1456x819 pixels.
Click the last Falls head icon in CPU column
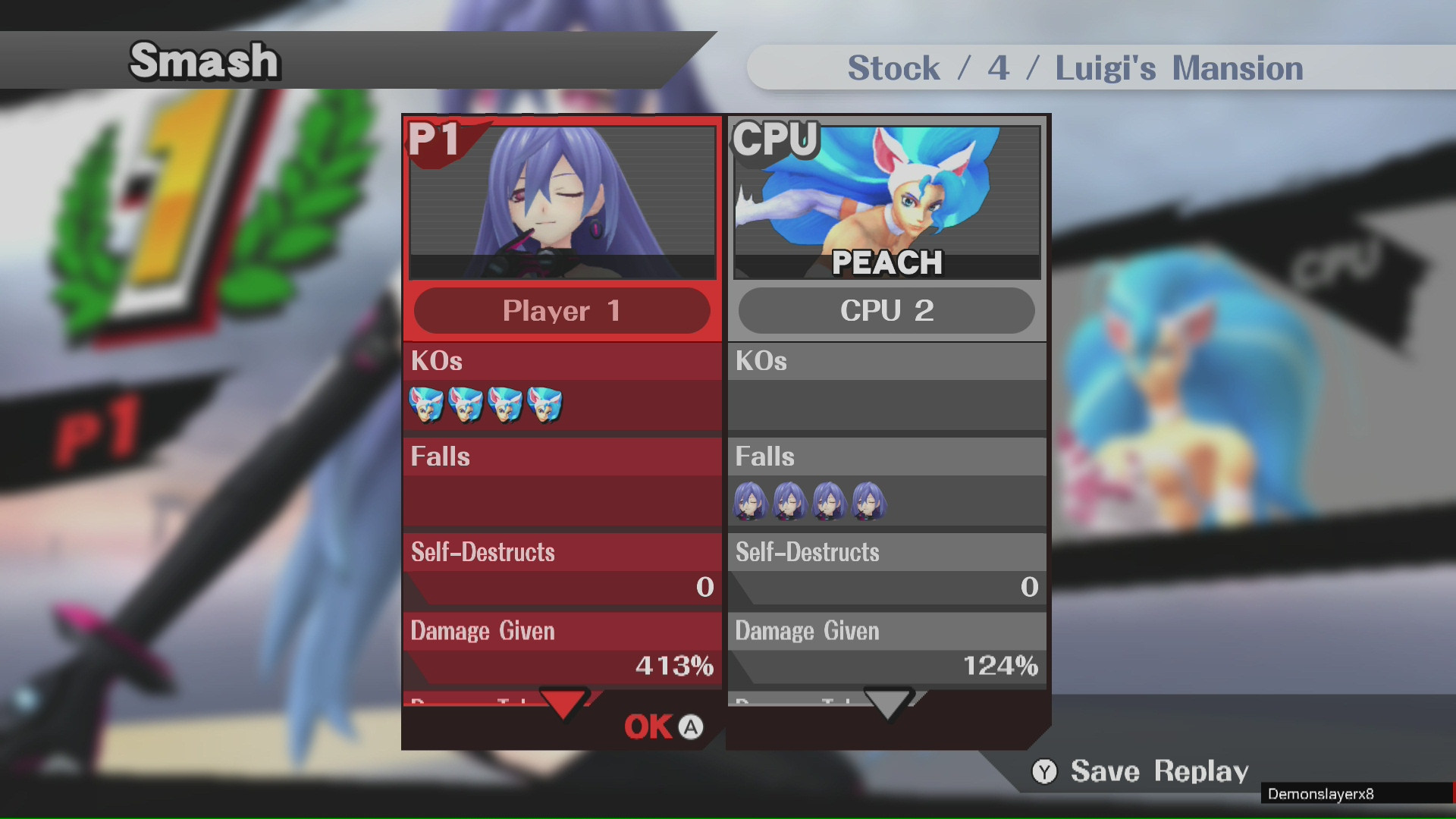coord(871,500)
